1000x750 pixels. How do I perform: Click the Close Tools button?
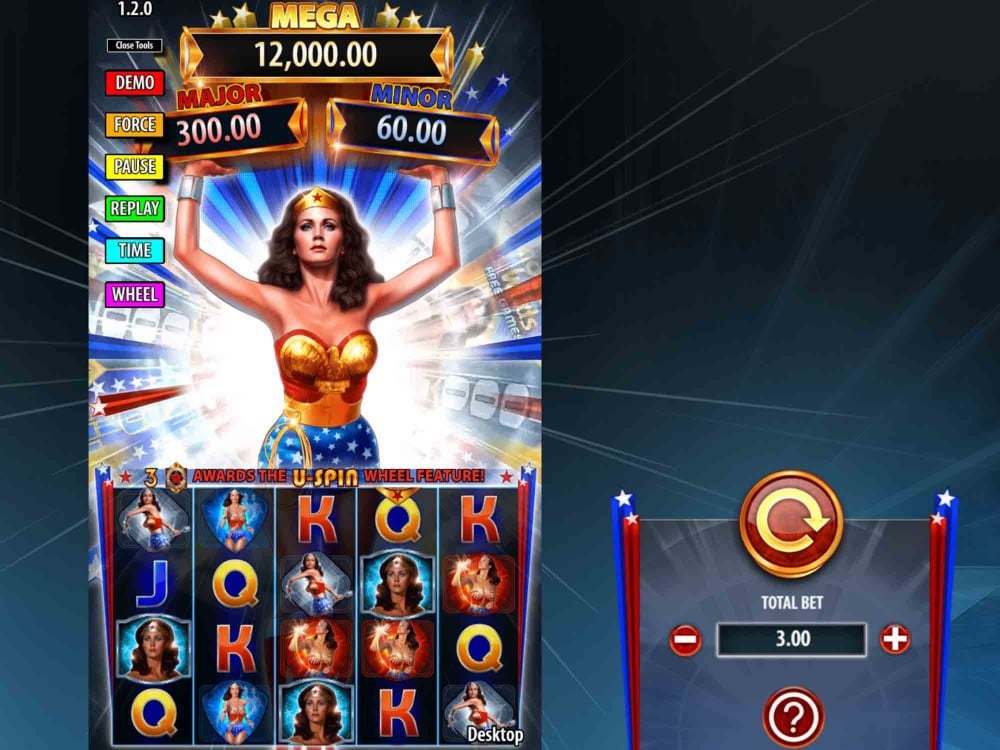pos(134,45)
